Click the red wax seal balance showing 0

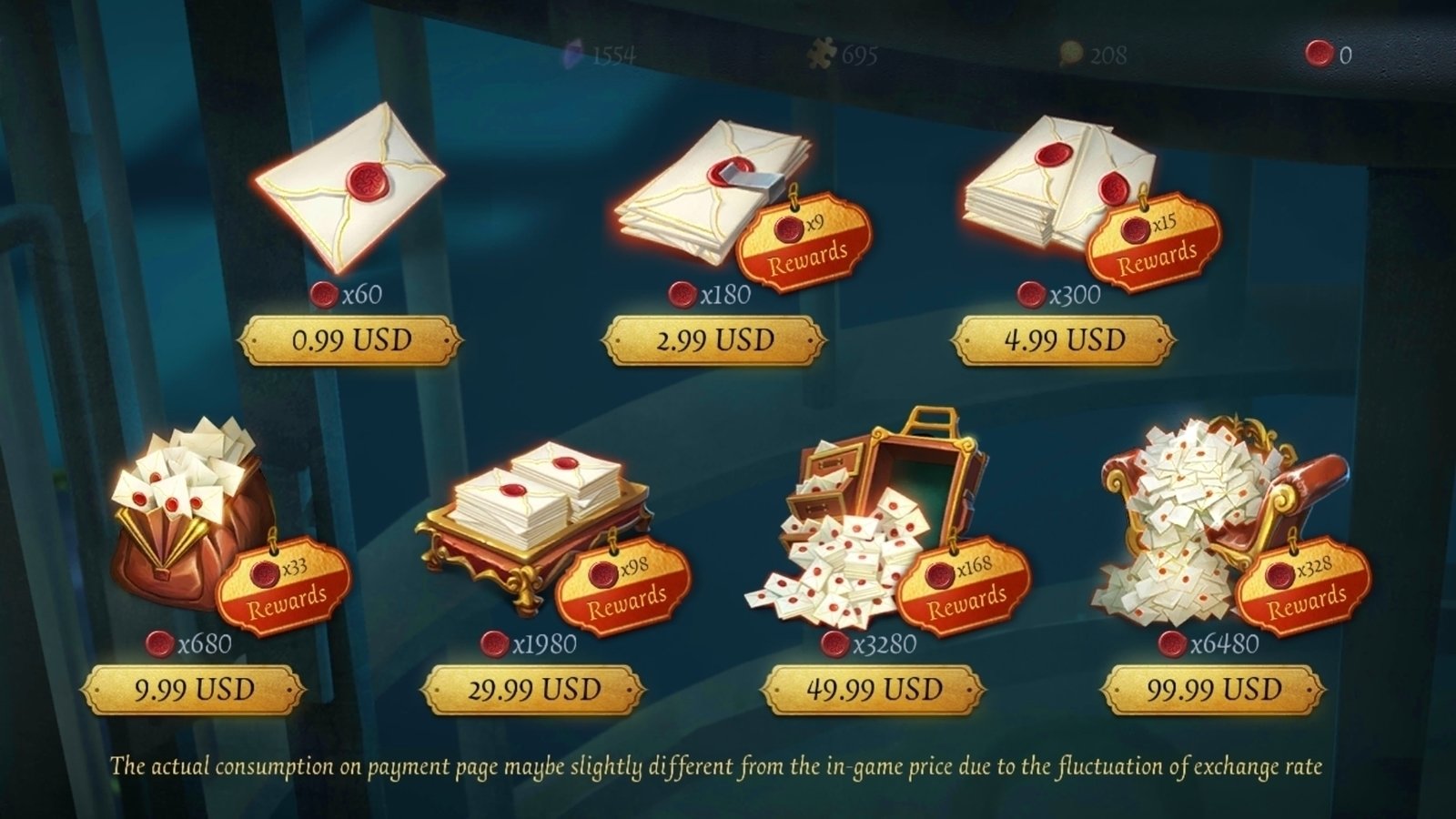[1319, 54]
